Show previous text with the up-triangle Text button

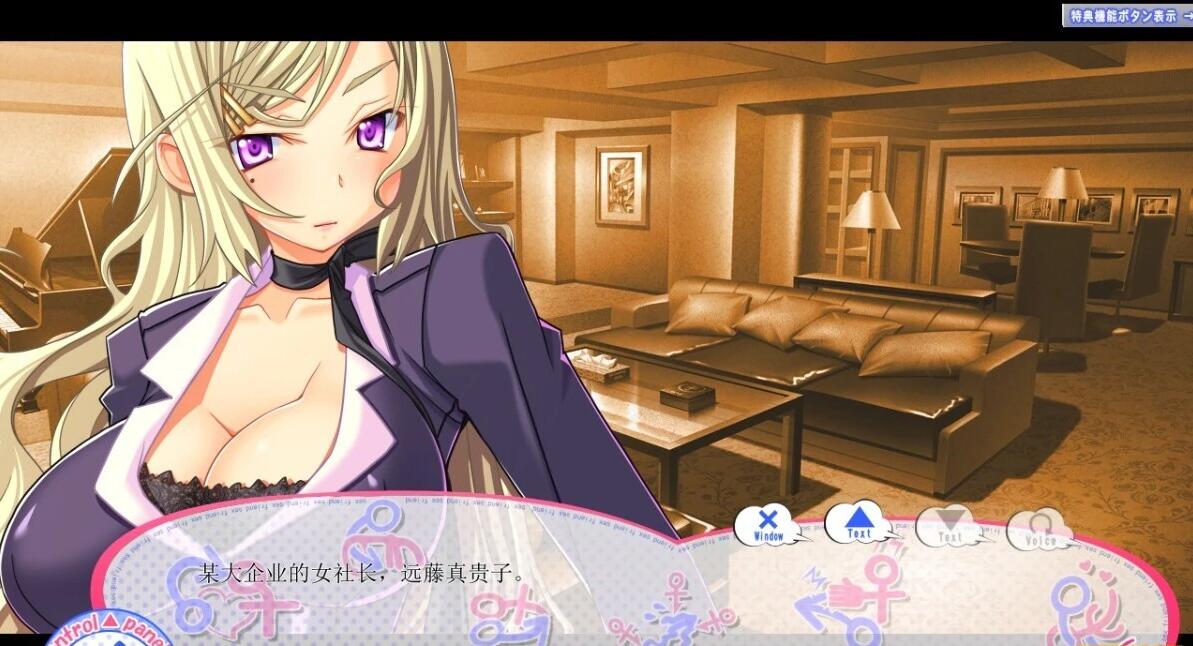(859, 521)
